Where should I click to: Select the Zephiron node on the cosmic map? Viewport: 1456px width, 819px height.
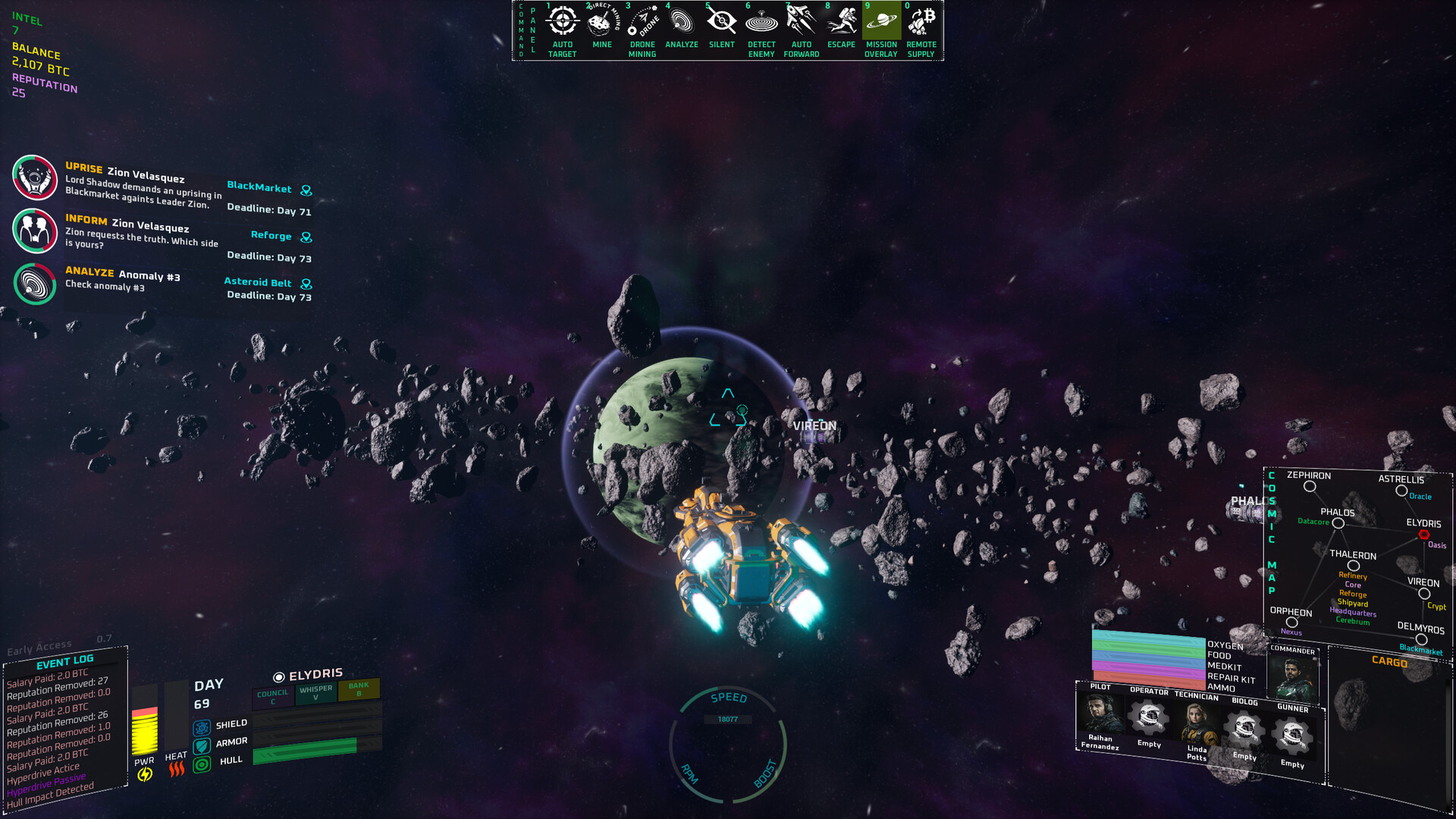[1310, 486]
